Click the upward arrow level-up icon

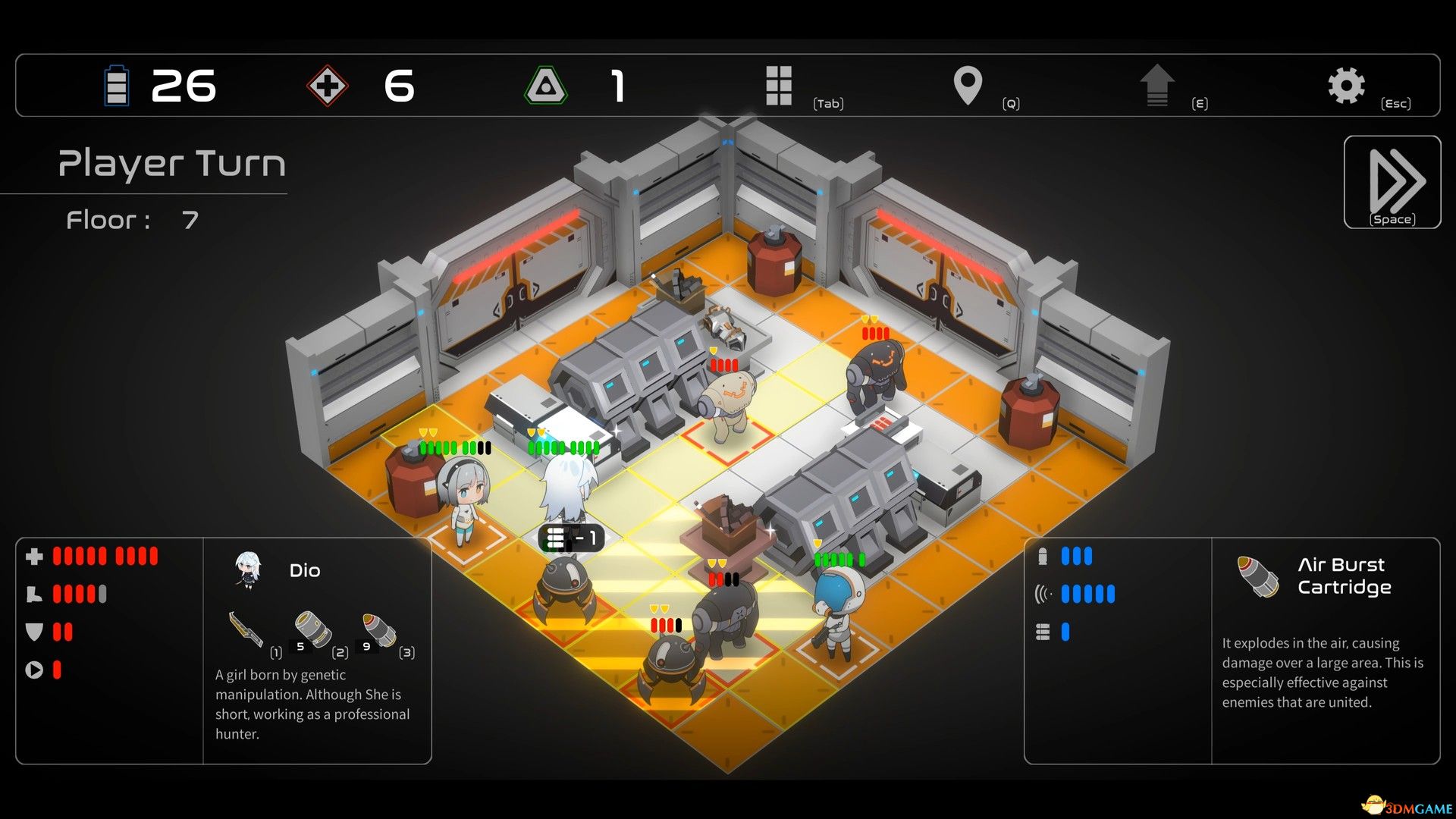pos(1156,85)
